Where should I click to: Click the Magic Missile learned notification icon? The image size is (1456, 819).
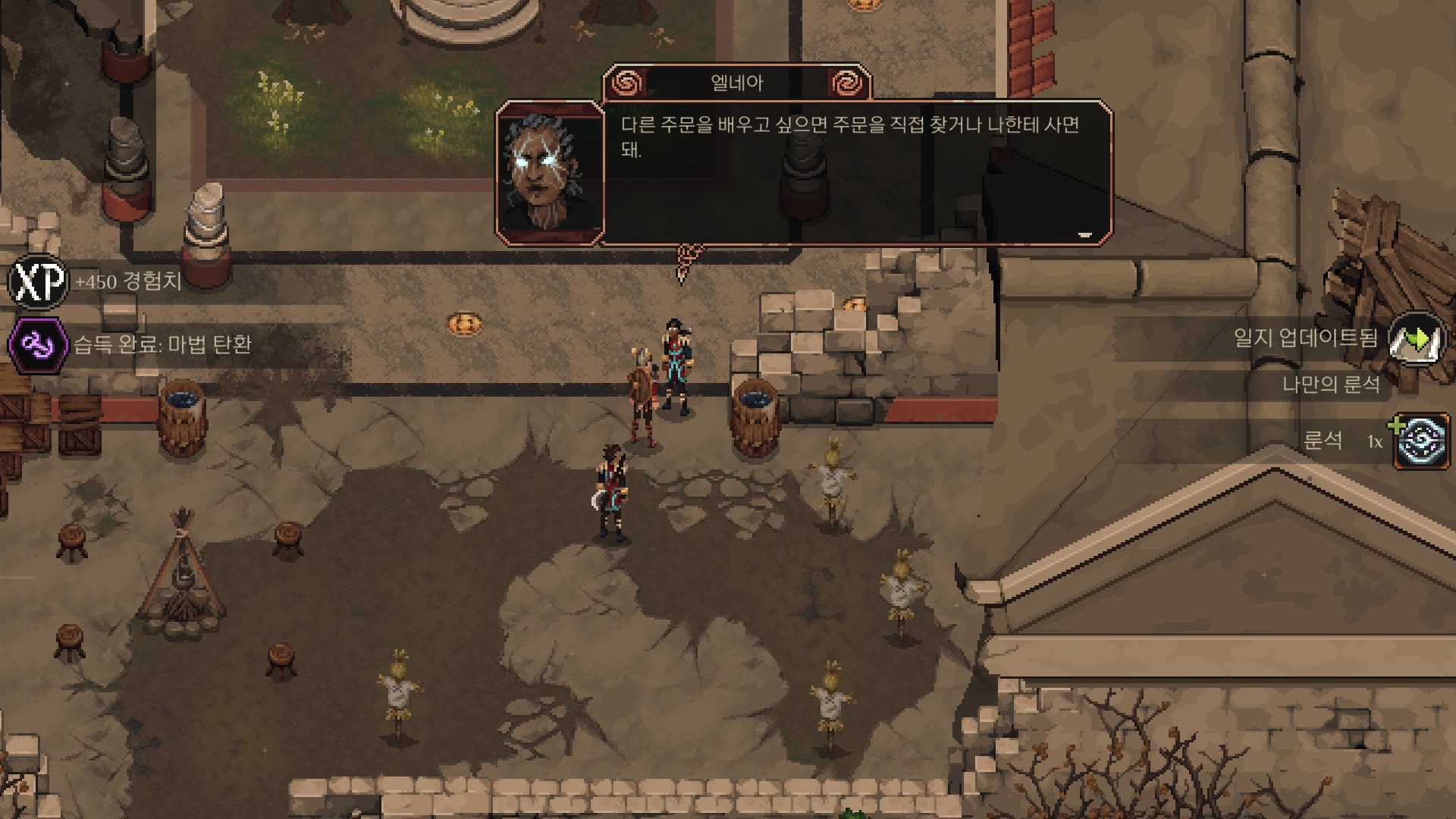click(x=37, y=345)
